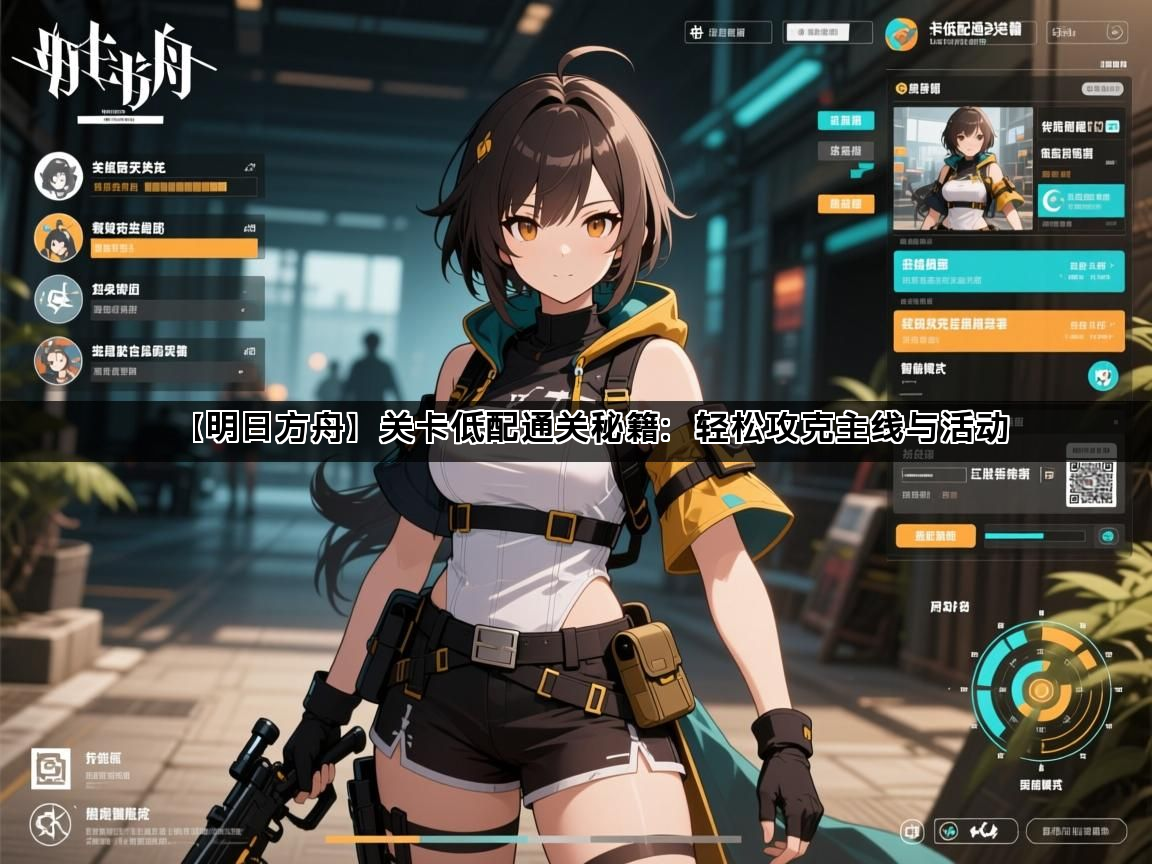Select the white-circle portrait squad member
This screenshot has width=1152, height=864.
click(x=58, y=176)
